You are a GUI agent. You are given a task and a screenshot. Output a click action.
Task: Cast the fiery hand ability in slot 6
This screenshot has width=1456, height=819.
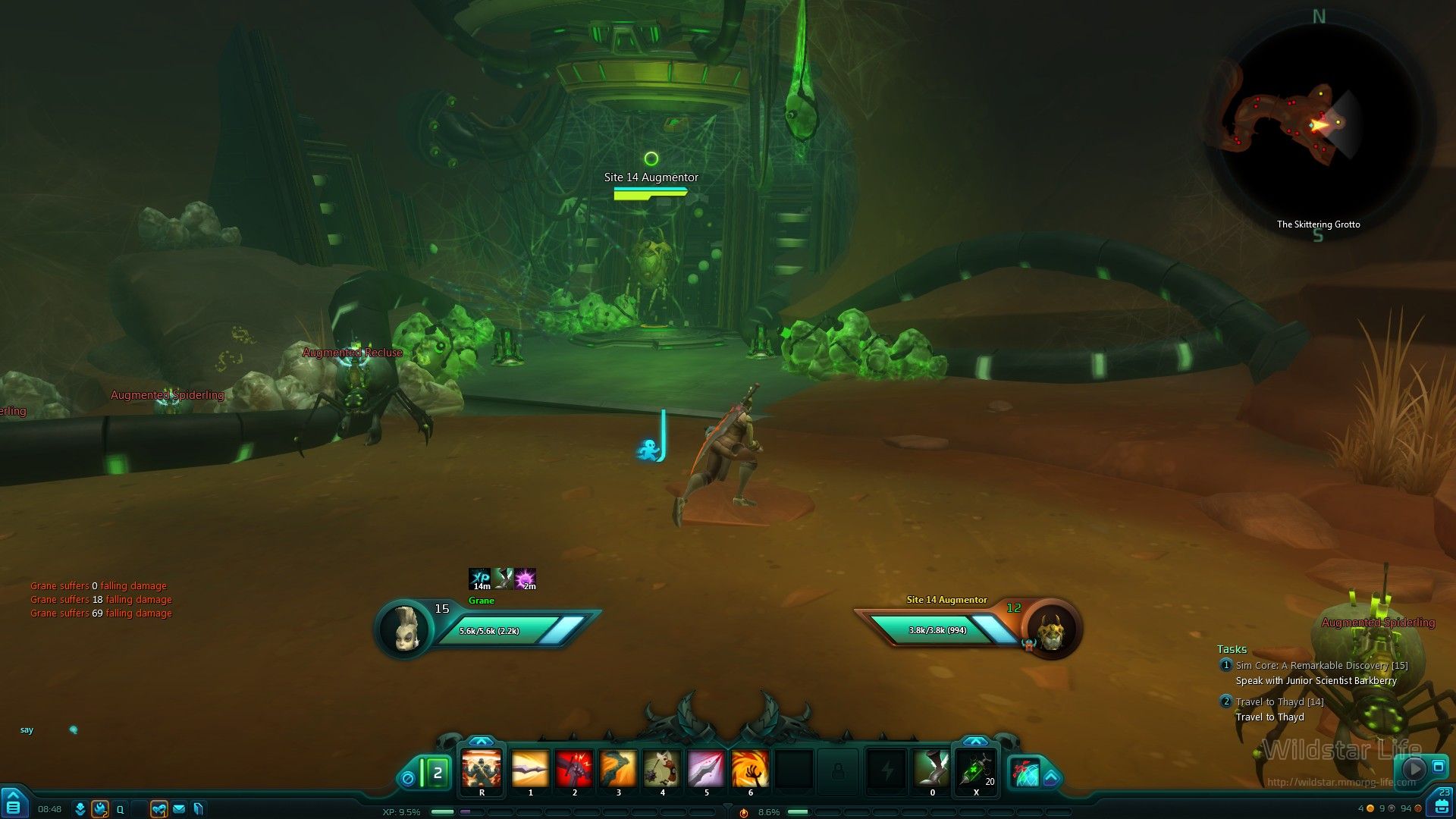click(750, 770)
